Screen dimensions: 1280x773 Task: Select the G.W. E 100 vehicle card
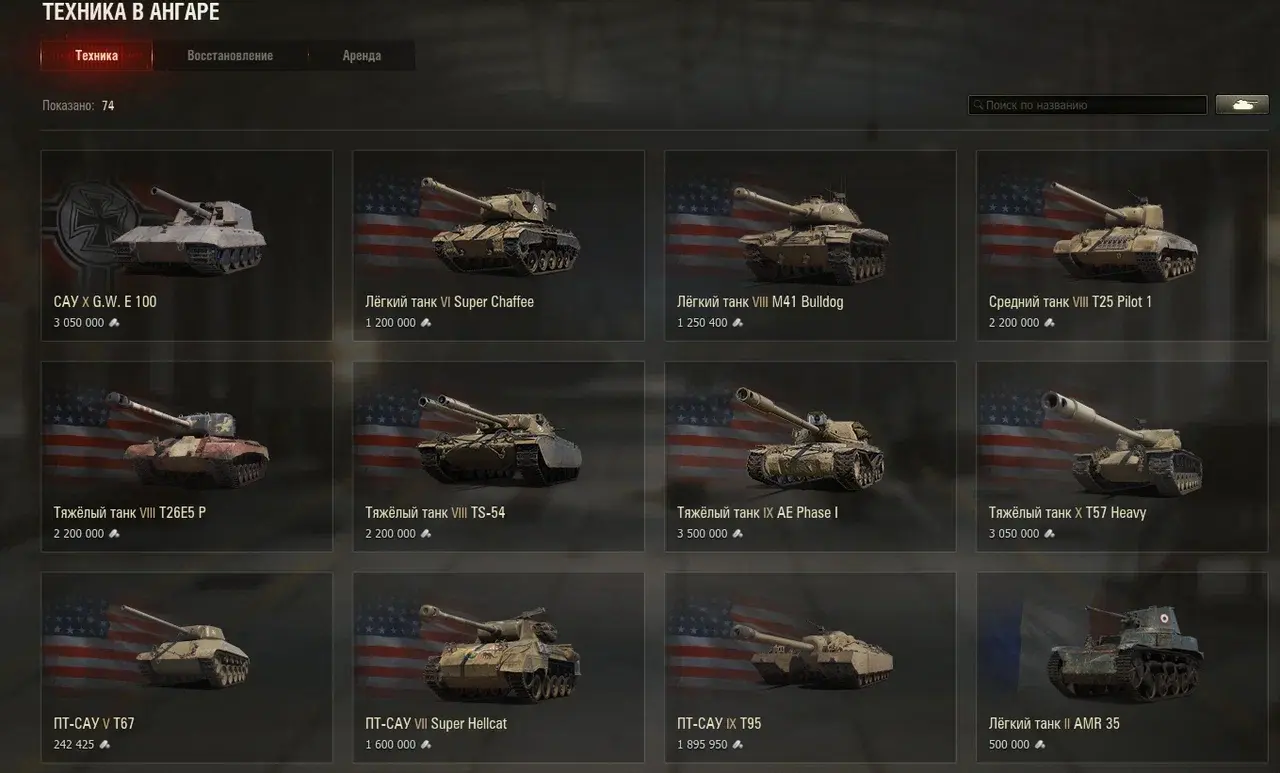click(x=187, y=245)
